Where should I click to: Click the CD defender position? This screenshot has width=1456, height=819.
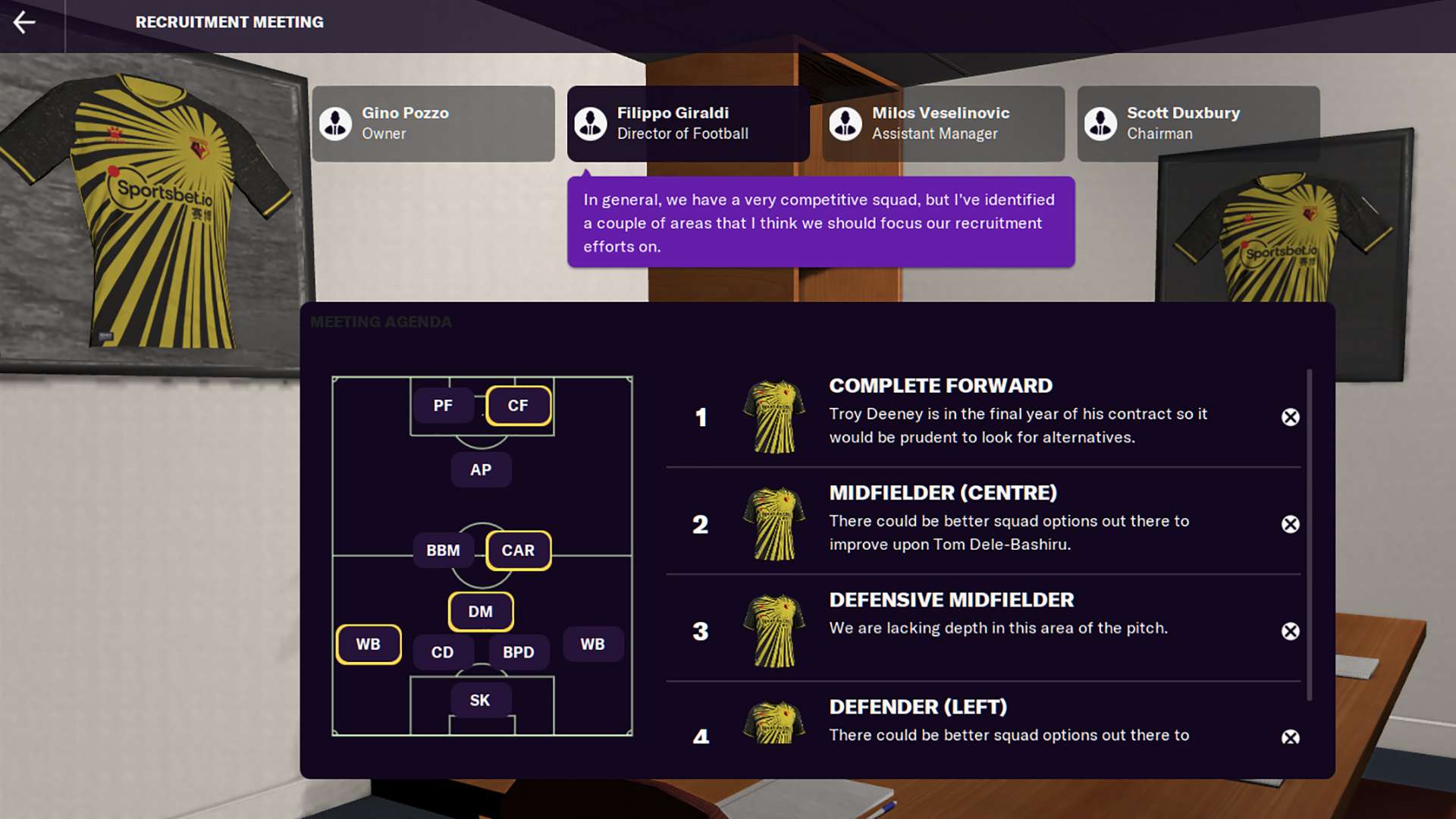coord(443,652)
